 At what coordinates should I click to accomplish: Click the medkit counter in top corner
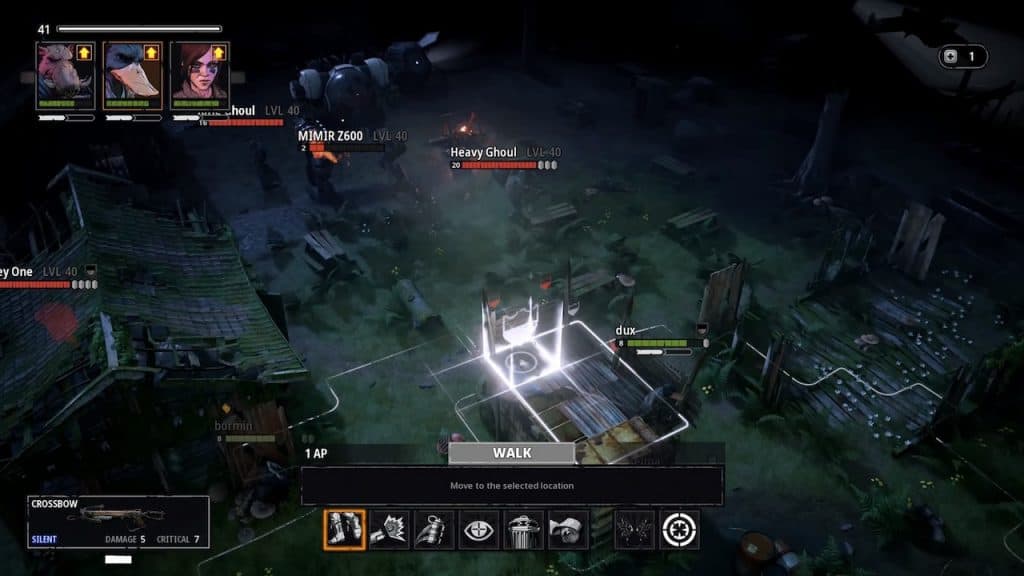pos(962,57)
